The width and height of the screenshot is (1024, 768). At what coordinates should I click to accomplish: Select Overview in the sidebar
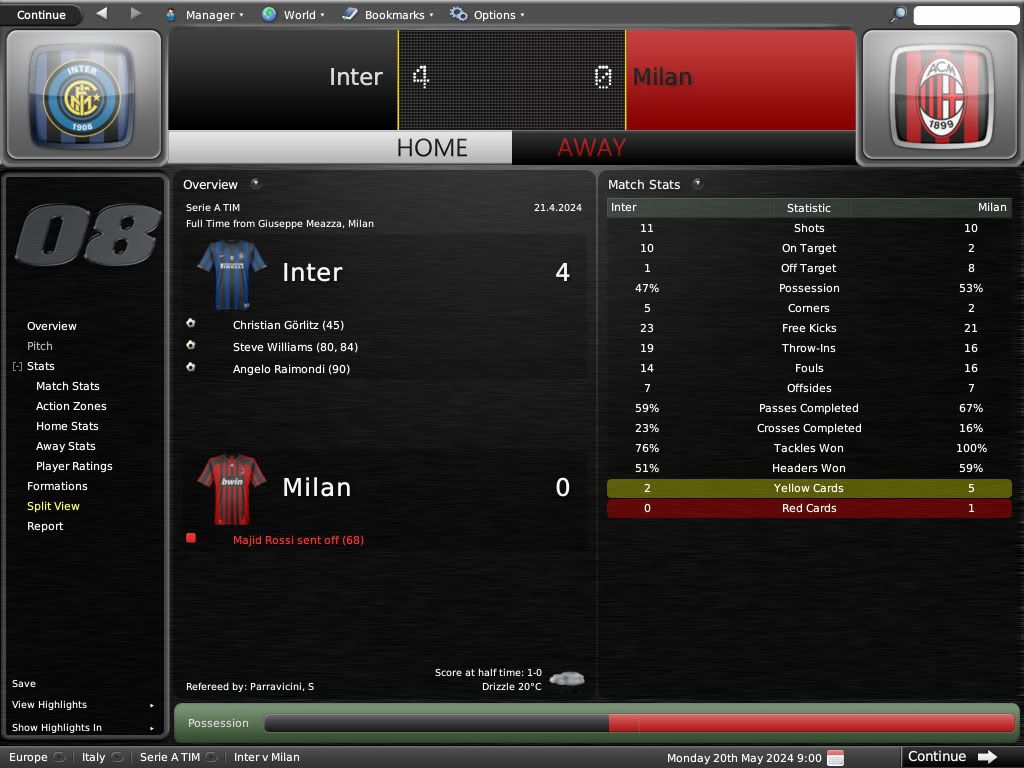(52, 326)
